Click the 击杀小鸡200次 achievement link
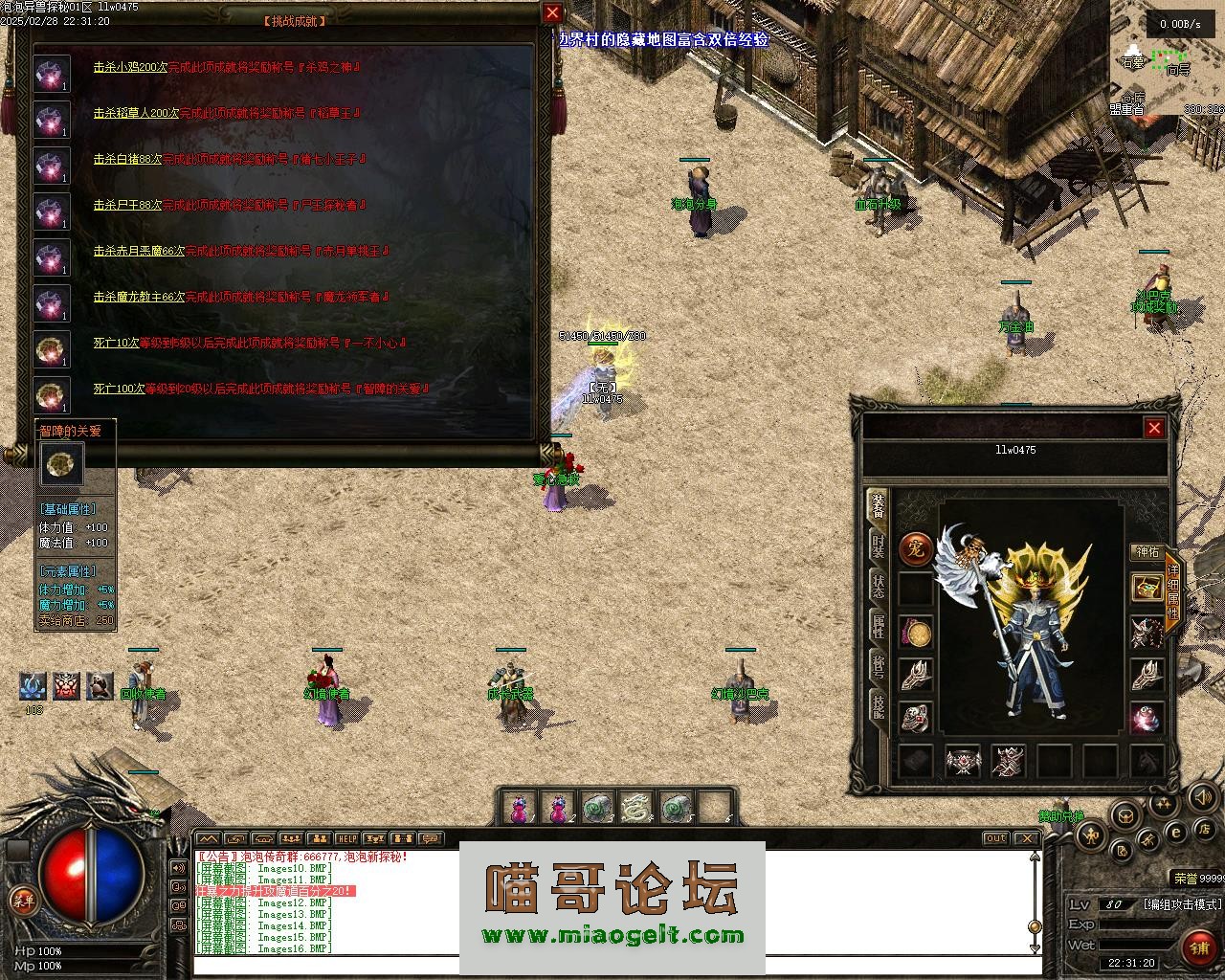1225x980 pixels. click(130, 68)
